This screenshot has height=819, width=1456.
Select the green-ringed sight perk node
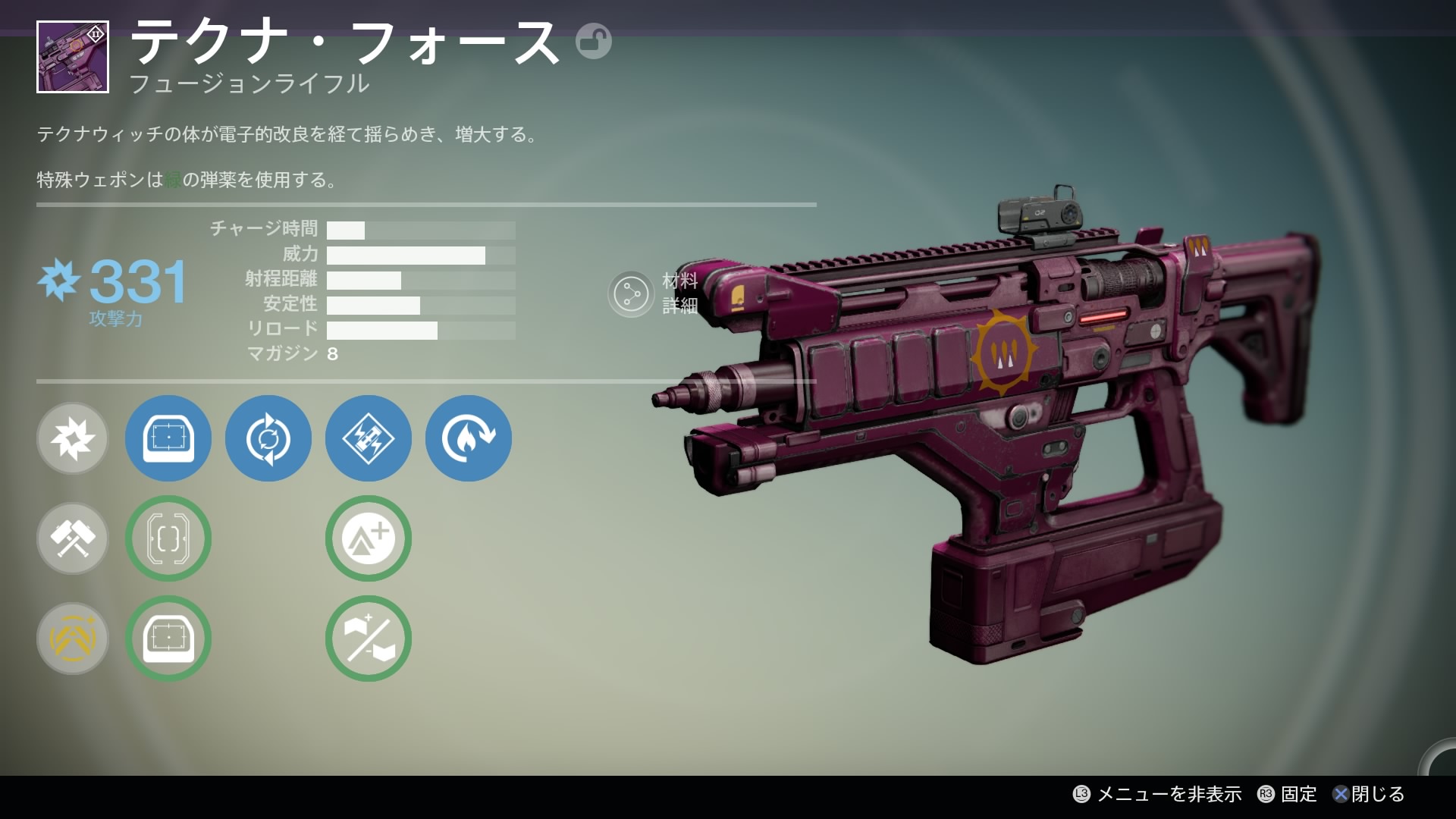[x=168, y=639]
